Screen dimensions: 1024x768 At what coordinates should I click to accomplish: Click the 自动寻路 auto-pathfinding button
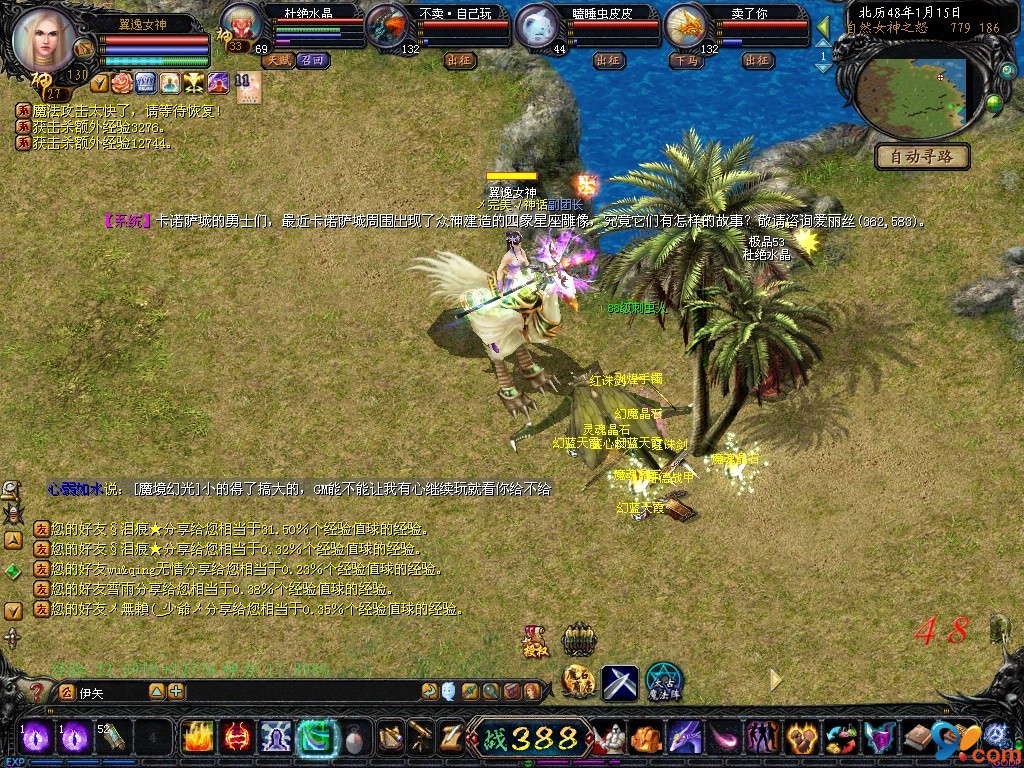922,156
